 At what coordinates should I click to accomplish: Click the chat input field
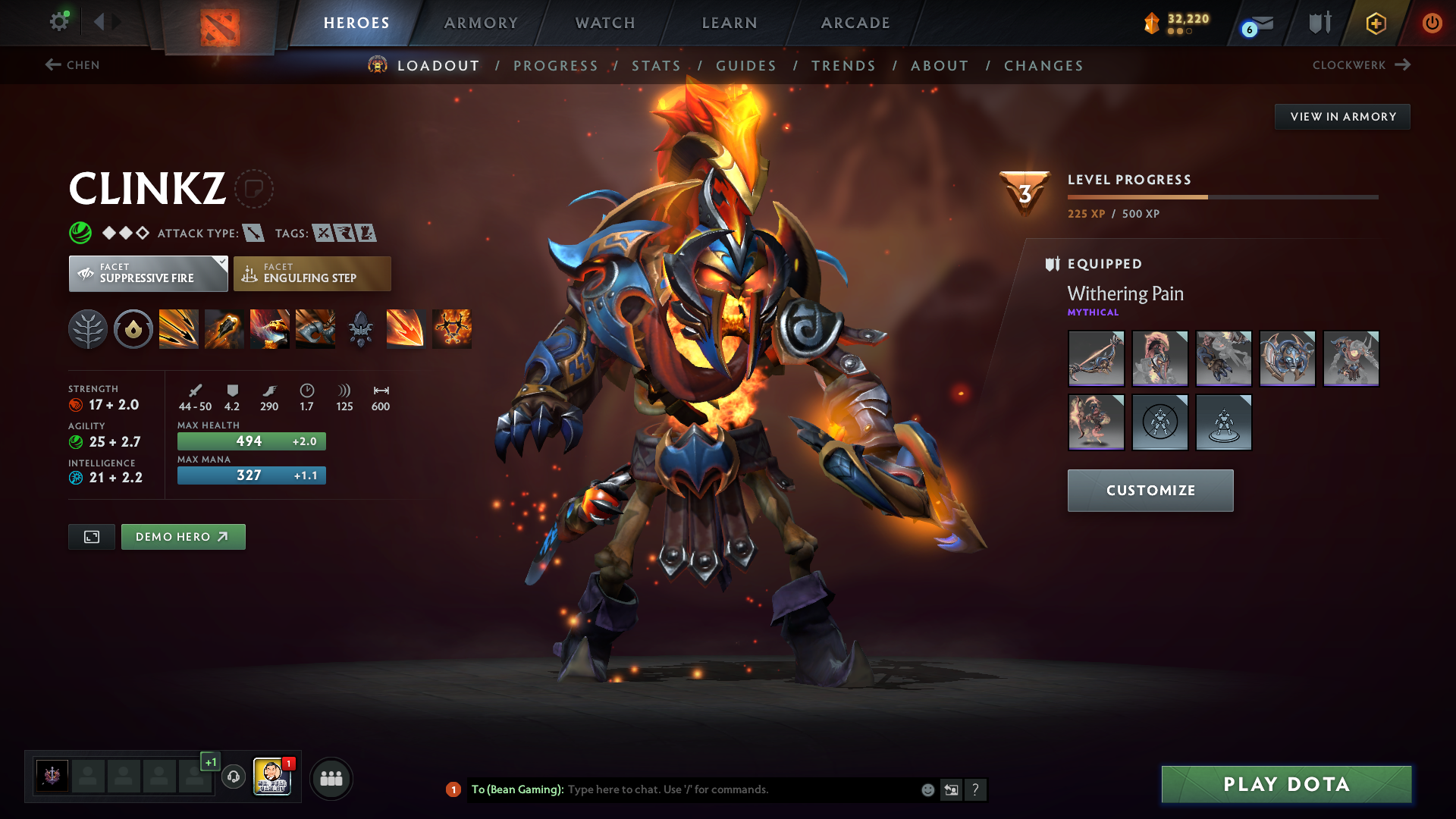[x=739, y=789]
